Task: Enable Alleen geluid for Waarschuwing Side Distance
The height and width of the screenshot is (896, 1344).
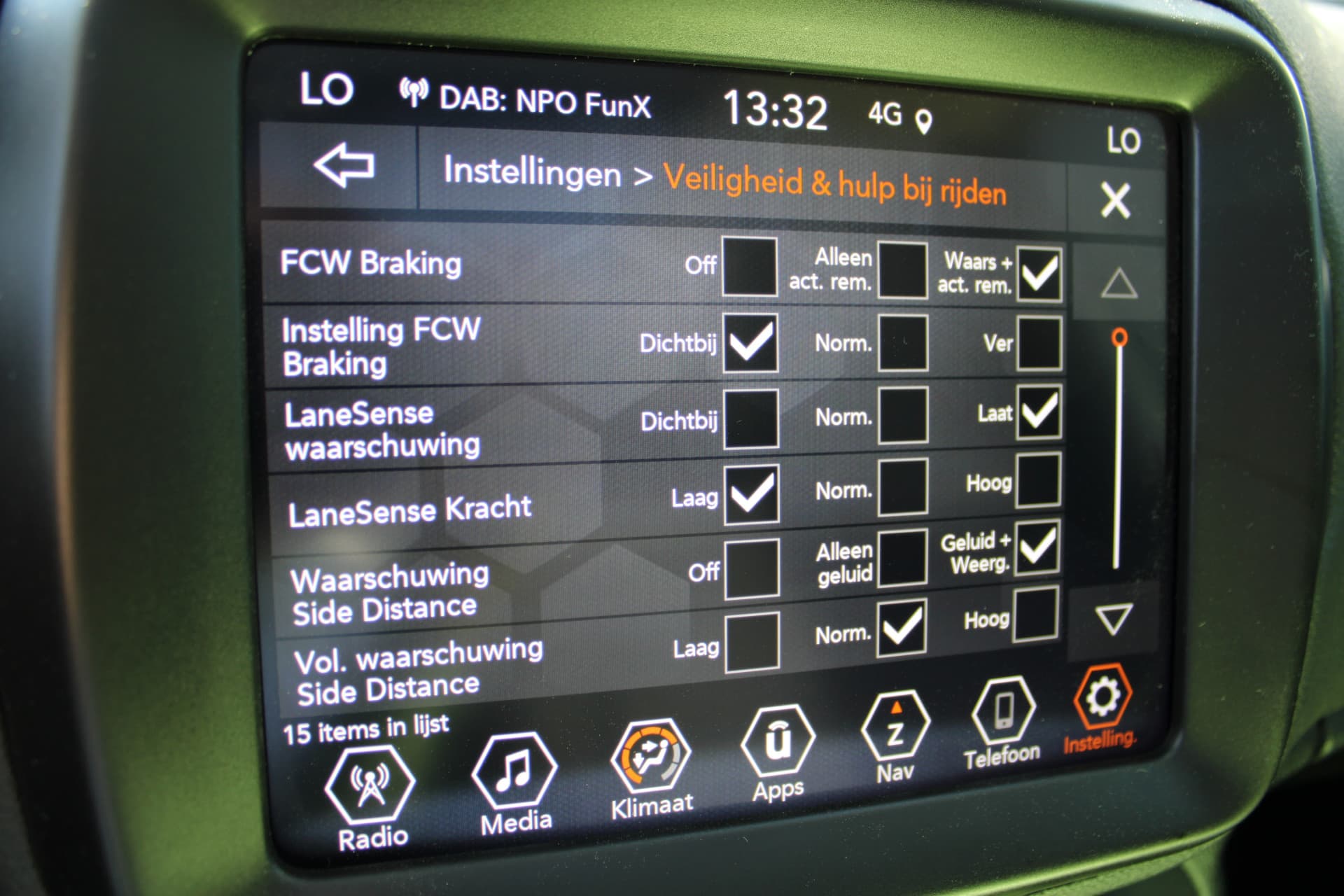Action: 902,558
